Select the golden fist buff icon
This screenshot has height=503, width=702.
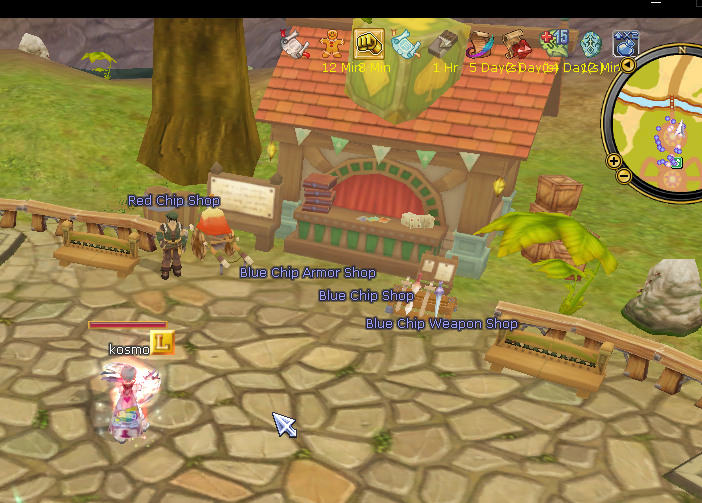pyautogui.click(x=369, y=43)
